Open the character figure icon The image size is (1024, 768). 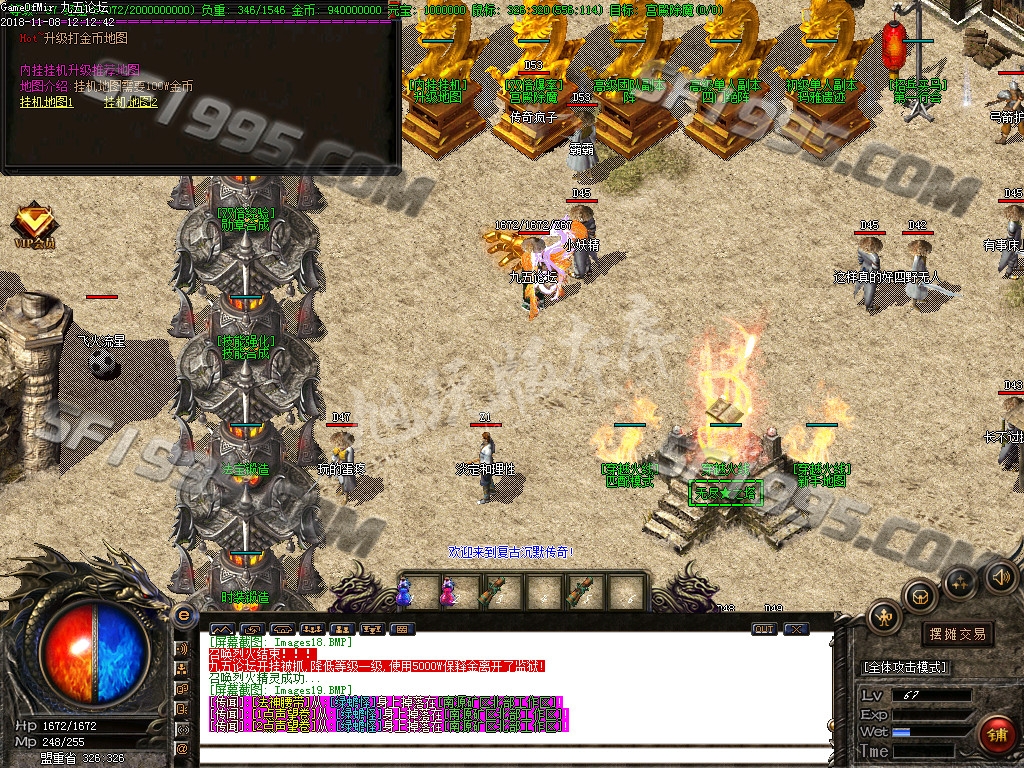(x=884, y=617)
